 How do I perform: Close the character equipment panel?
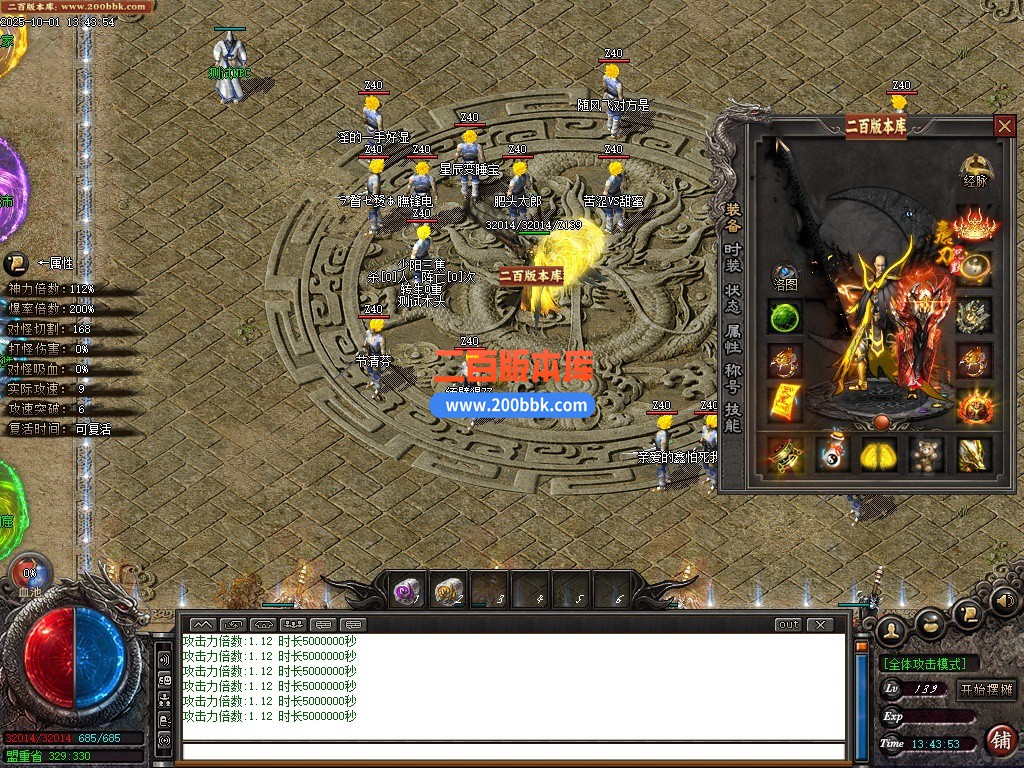coord(1004,126)
